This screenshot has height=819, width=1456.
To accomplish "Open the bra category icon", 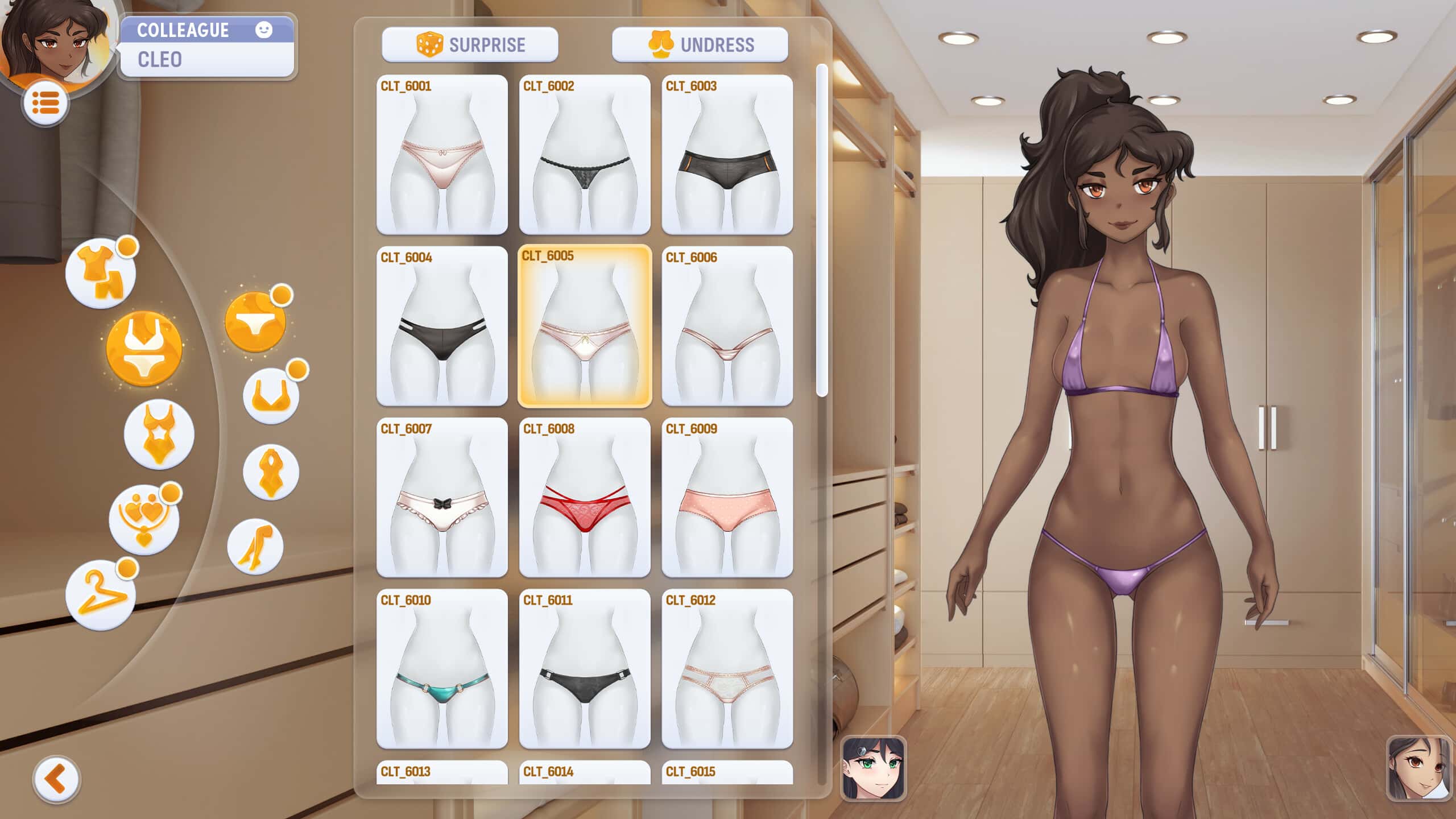I will (x=272, y=397).
